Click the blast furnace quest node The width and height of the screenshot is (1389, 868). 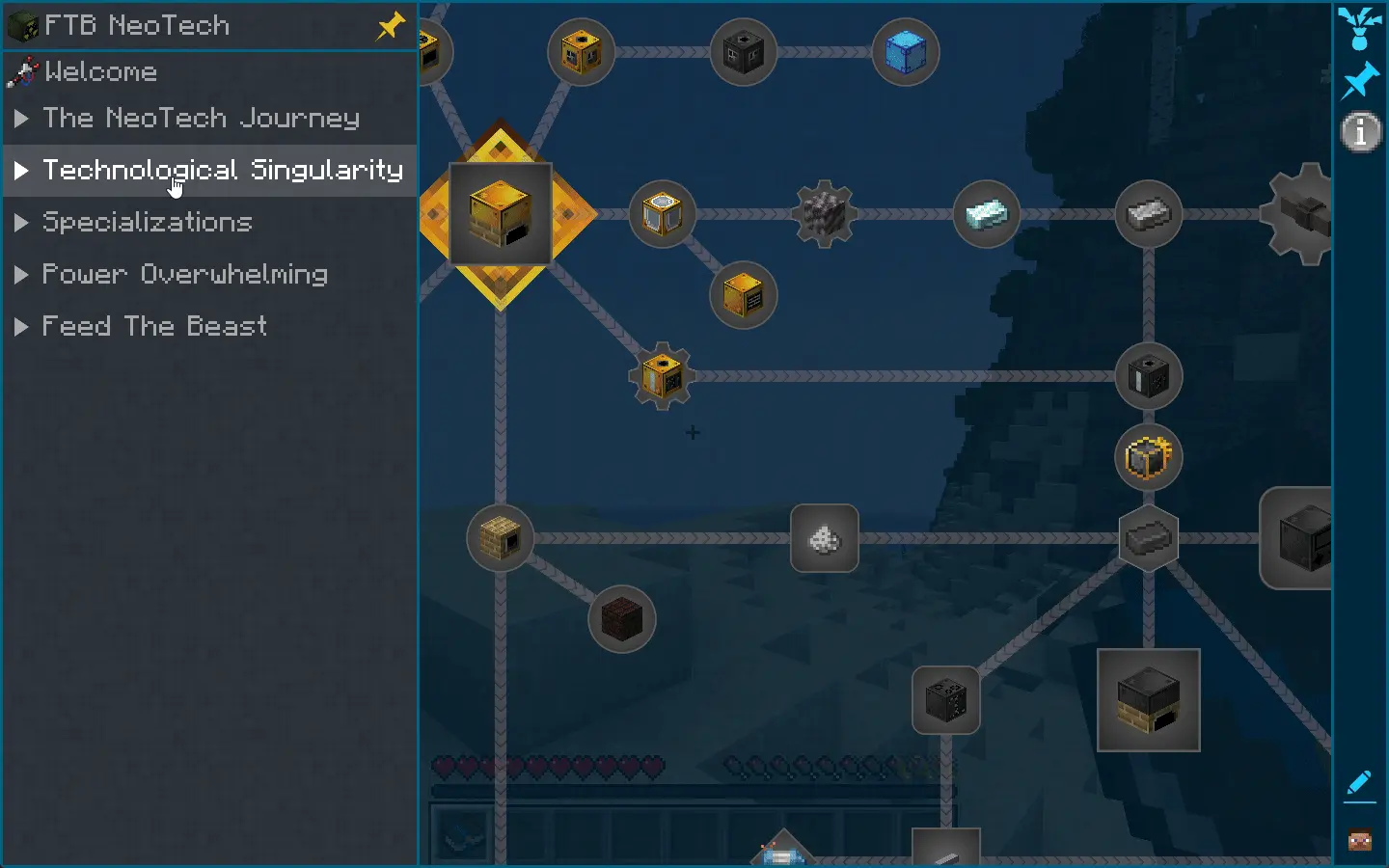tap(1149, 701)
